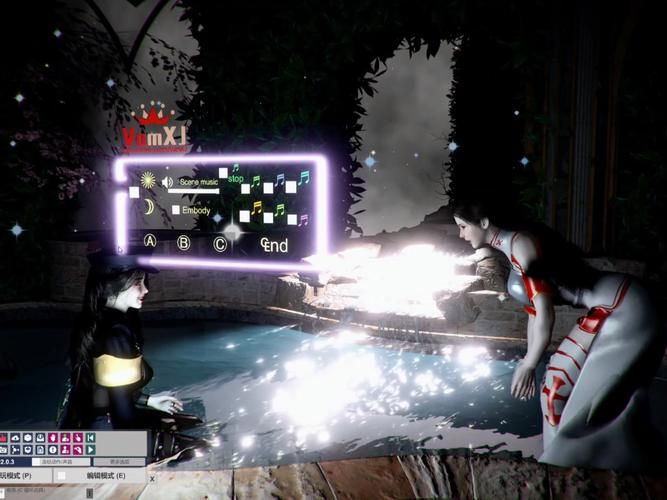
Task: Select option A on the glowing panel
Action: click(x=150, y=241)
